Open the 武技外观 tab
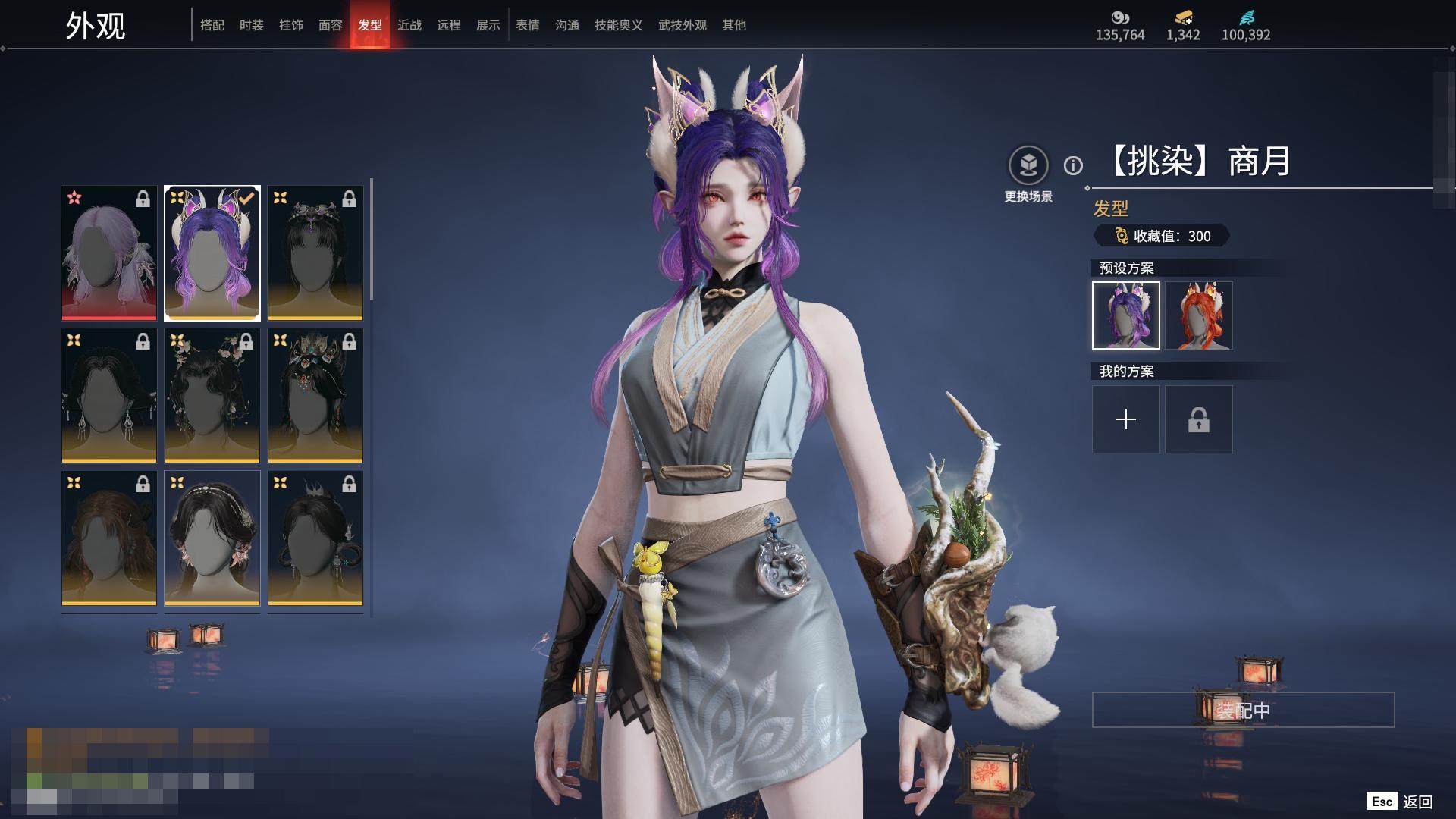The image size is (1456, 819). 682,25
